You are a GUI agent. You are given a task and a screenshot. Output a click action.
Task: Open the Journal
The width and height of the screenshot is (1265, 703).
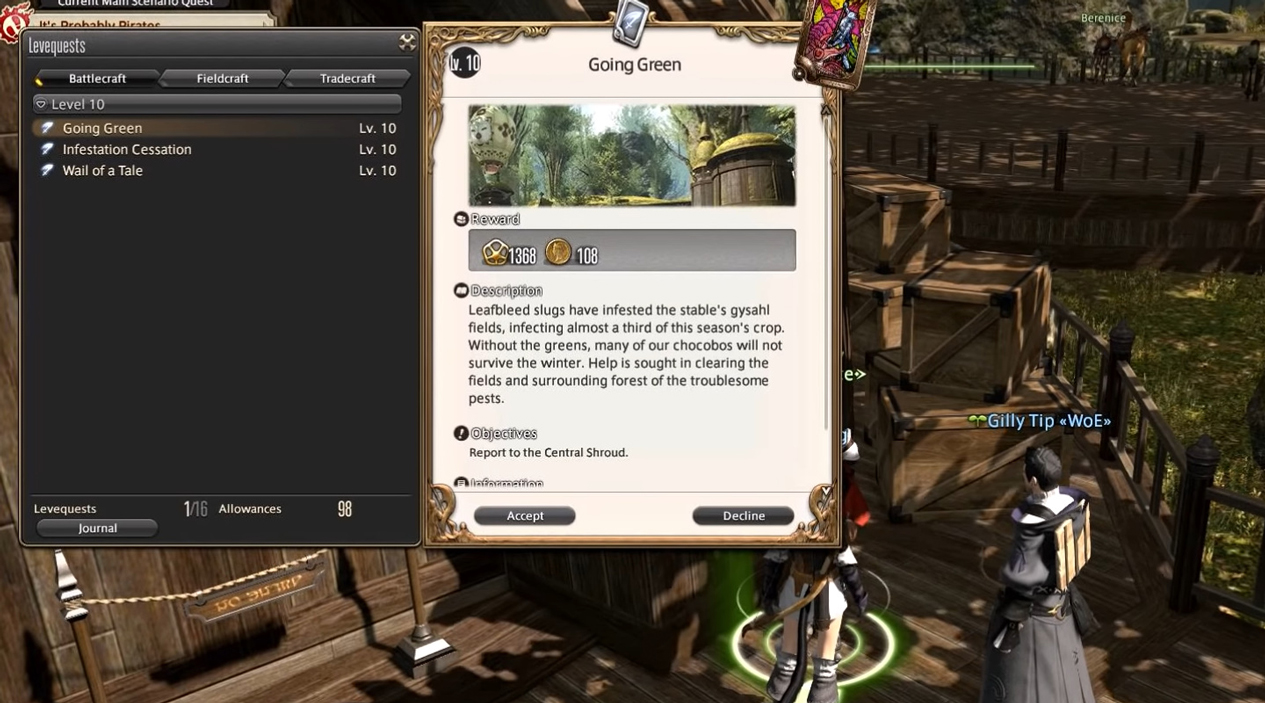coord(97,528)
